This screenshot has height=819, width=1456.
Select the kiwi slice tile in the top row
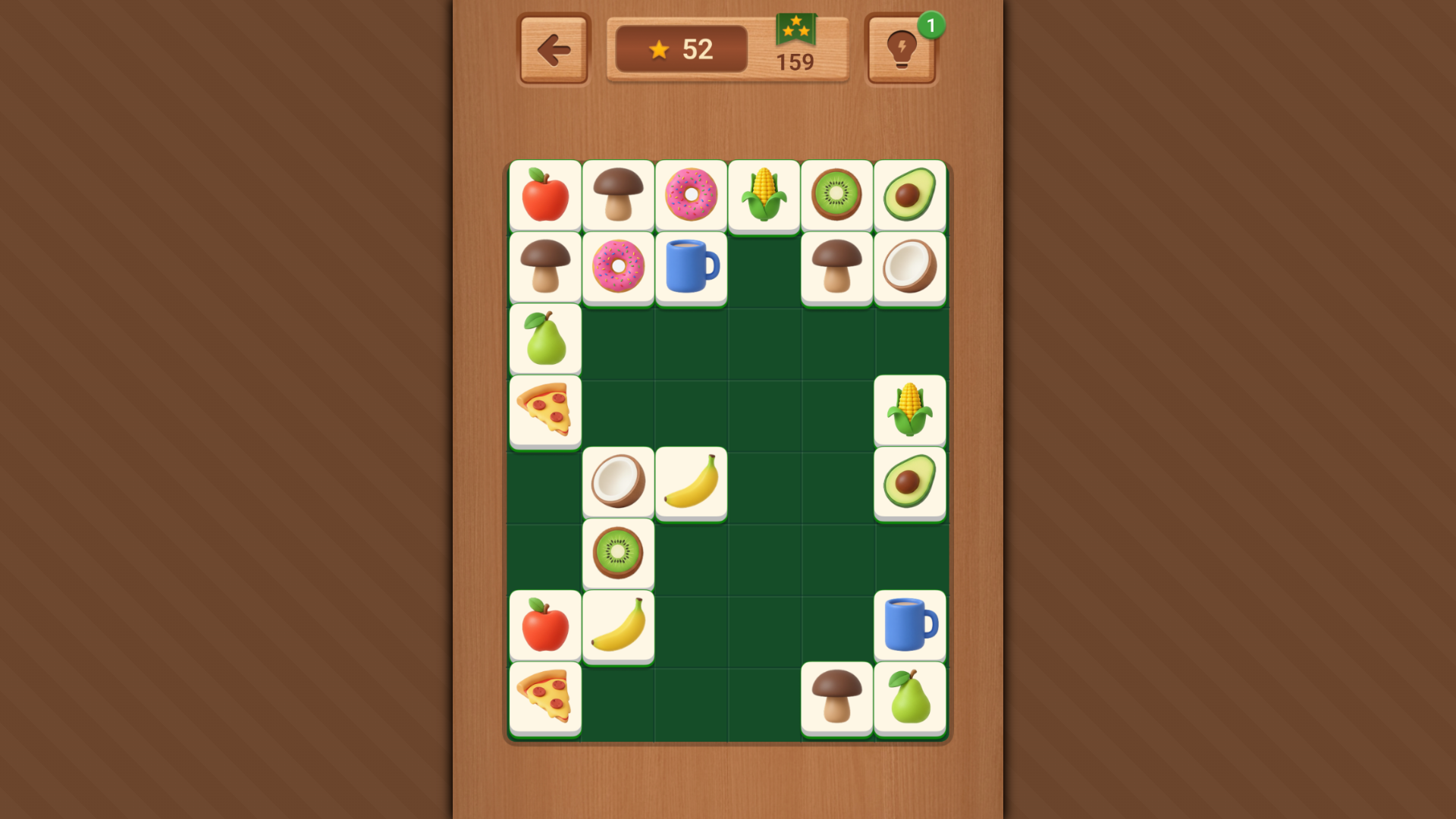(836, 196)
